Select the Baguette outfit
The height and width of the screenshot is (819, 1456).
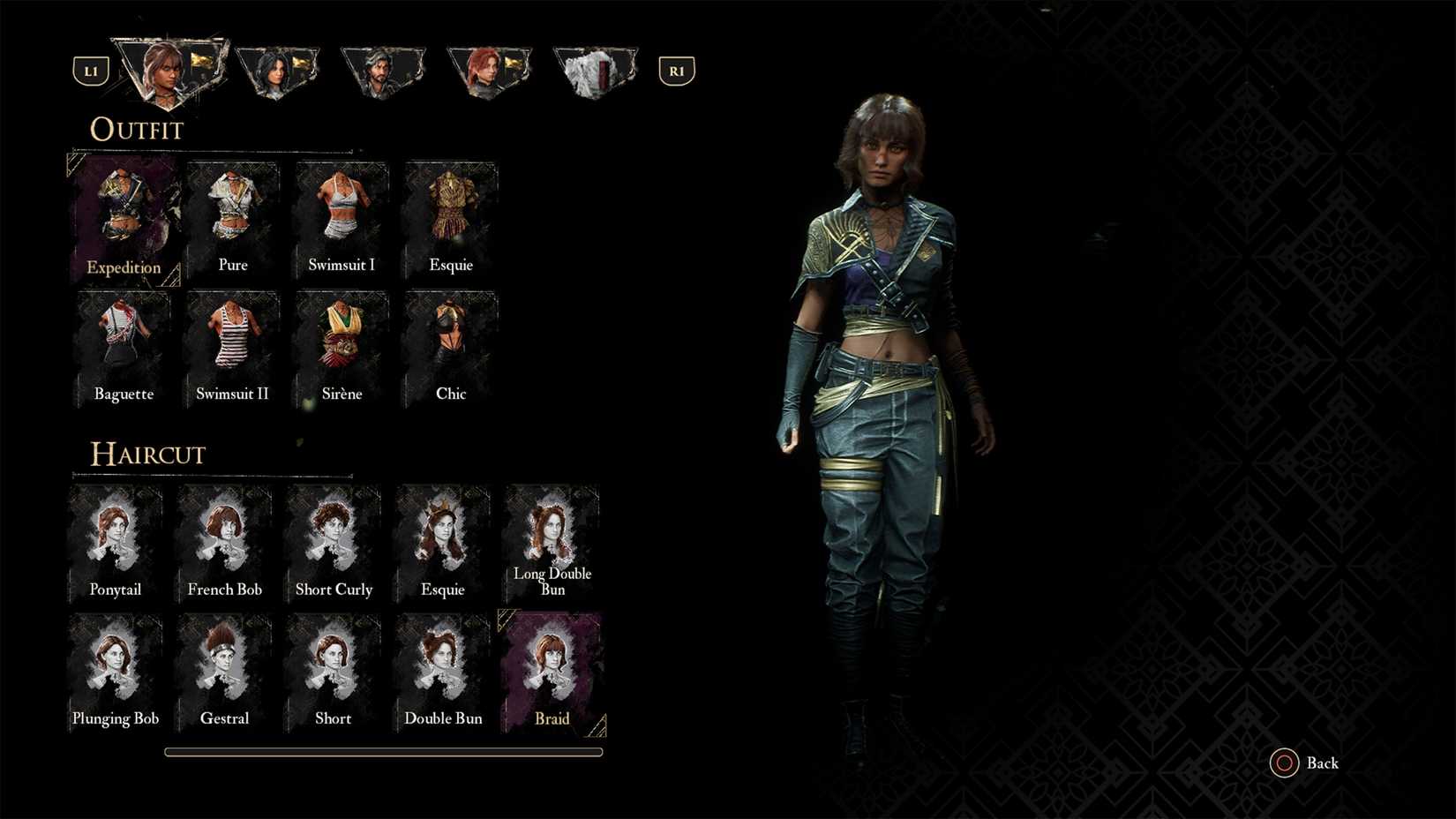pyautogui.click(x=124, y=349)
